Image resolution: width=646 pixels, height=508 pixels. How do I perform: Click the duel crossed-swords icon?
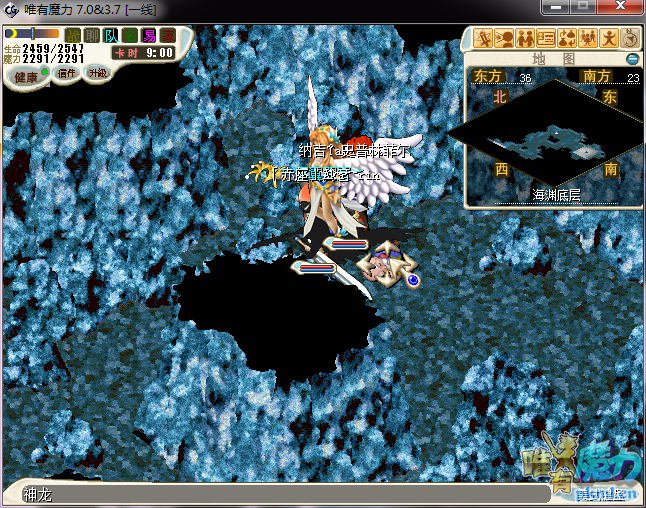pyautogui.click(x=484, y=39)
